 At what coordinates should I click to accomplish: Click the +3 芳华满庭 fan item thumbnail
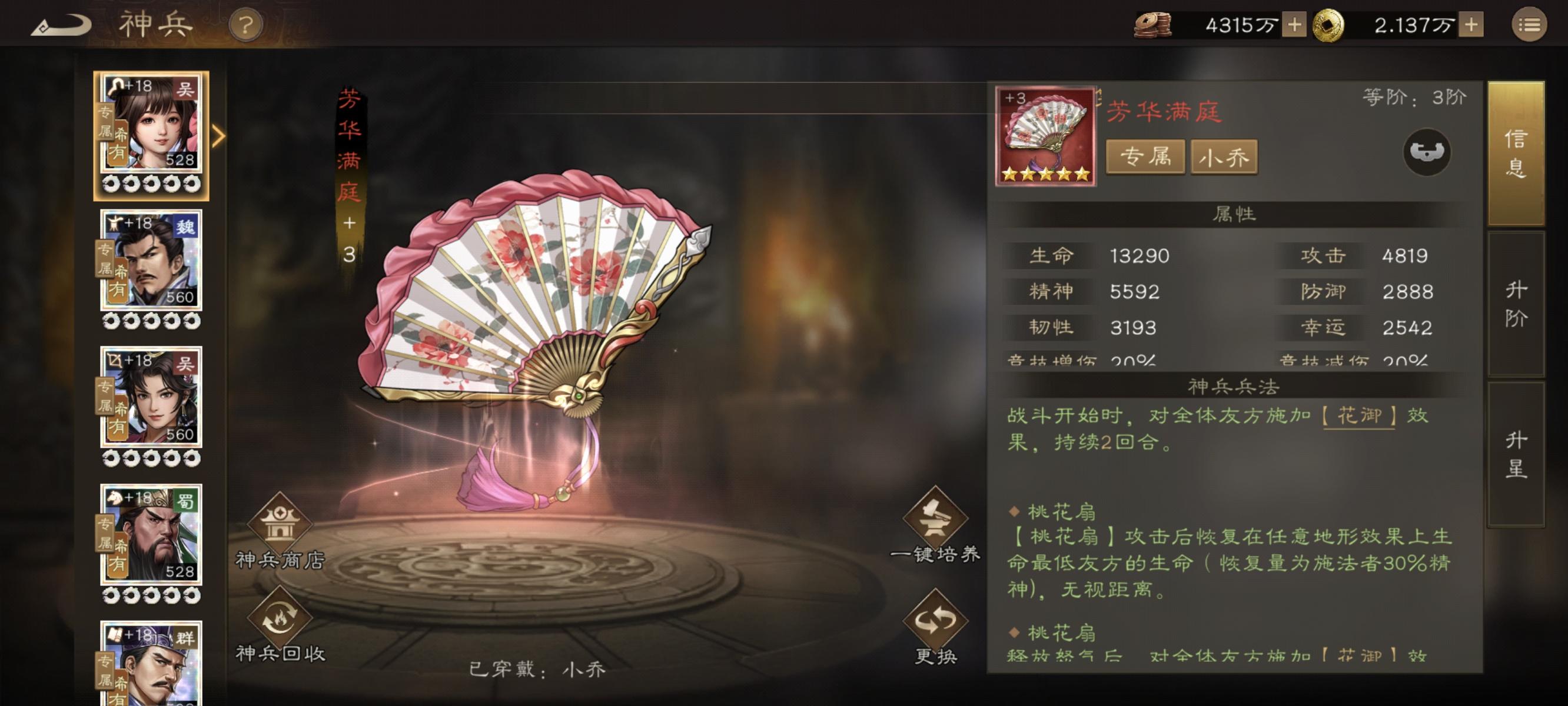click(1046, 135)
